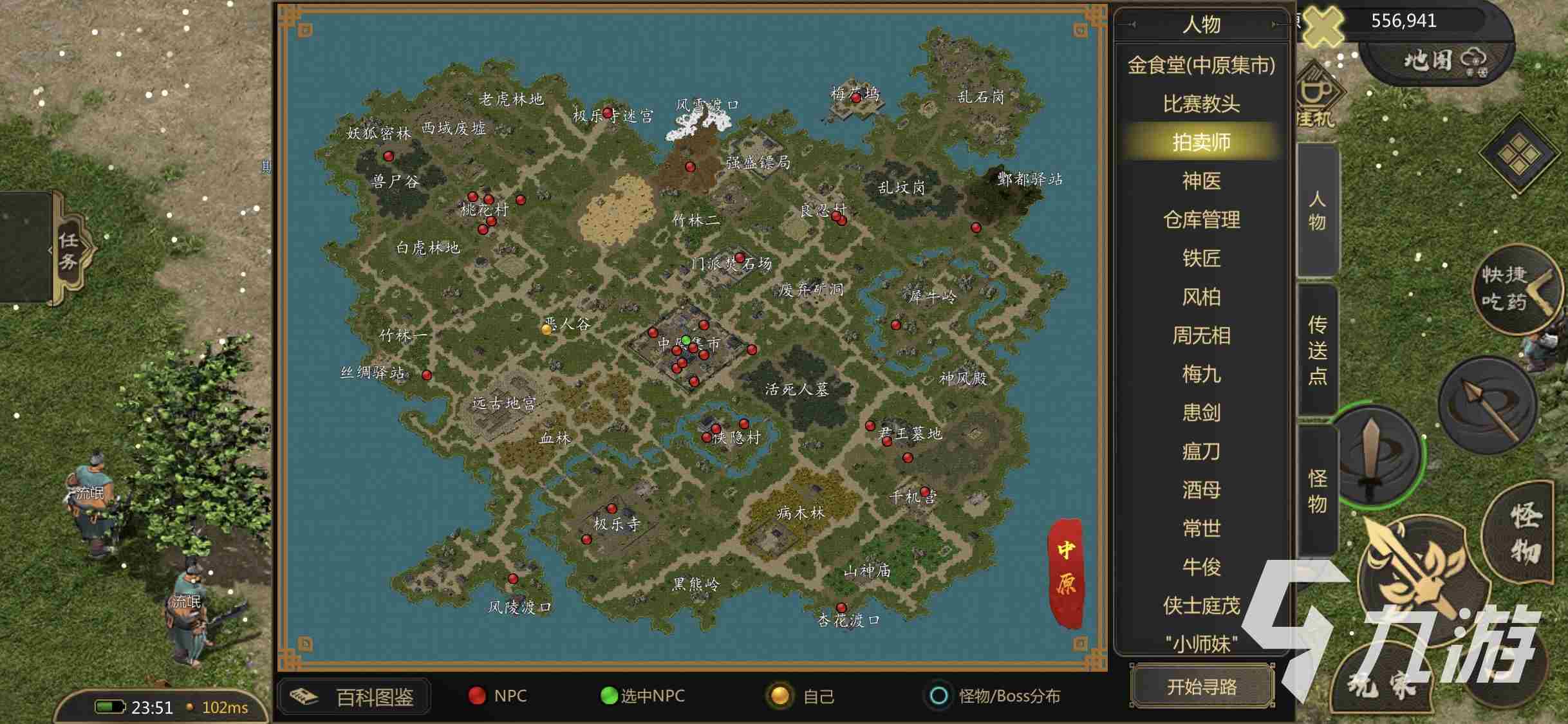The height and width of the screenshot is (724, 1568).
Task: Select 侠士庭茂 in the list
Action: pyautogui.click(x=1201, y=606)
